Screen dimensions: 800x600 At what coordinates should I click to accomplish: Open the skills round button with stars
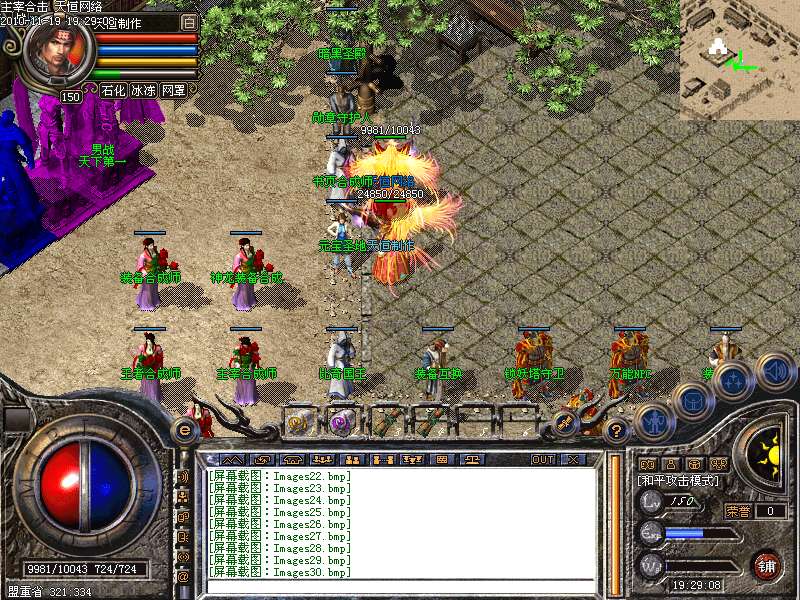[x=733, y=382]
